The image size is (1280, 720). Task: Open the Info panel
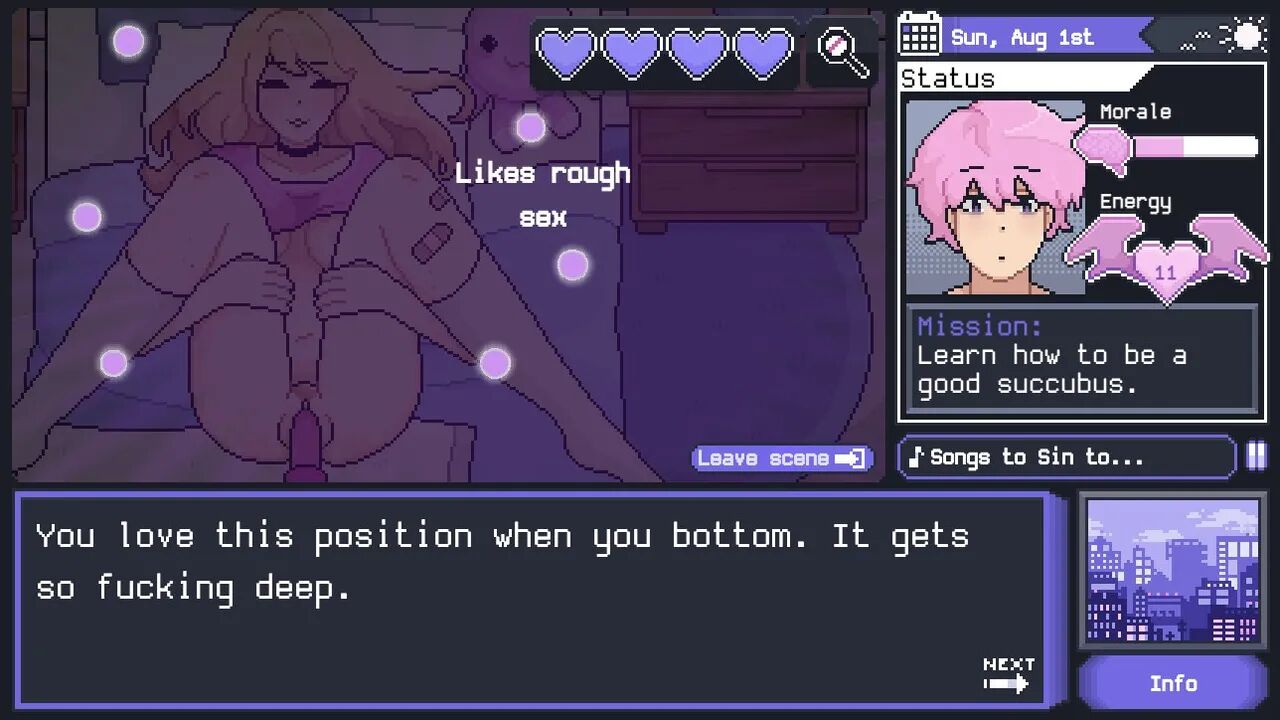pos(1172,683)
